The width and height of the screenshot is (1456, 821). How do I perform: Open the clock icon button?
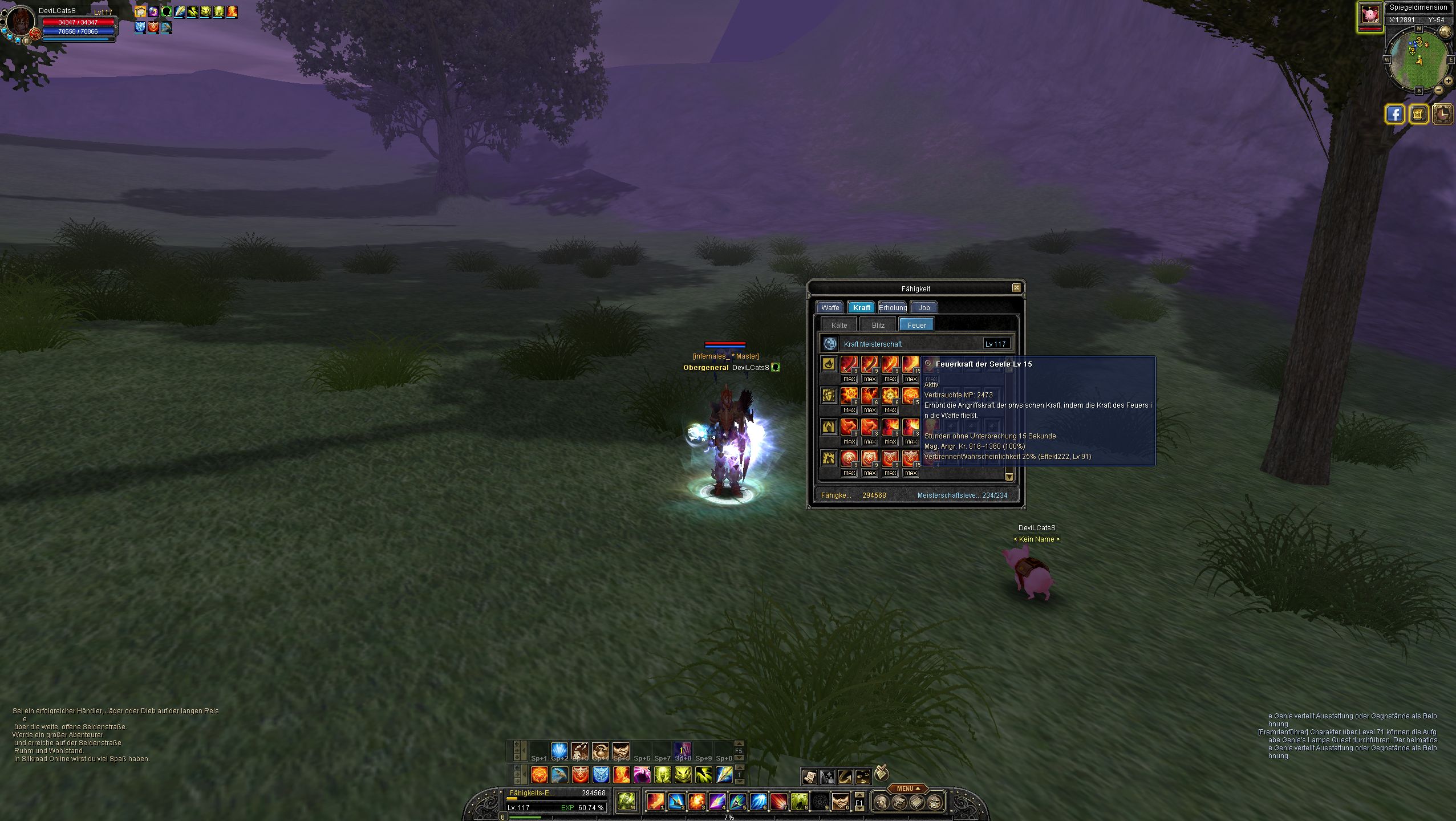click(1443, 115)
